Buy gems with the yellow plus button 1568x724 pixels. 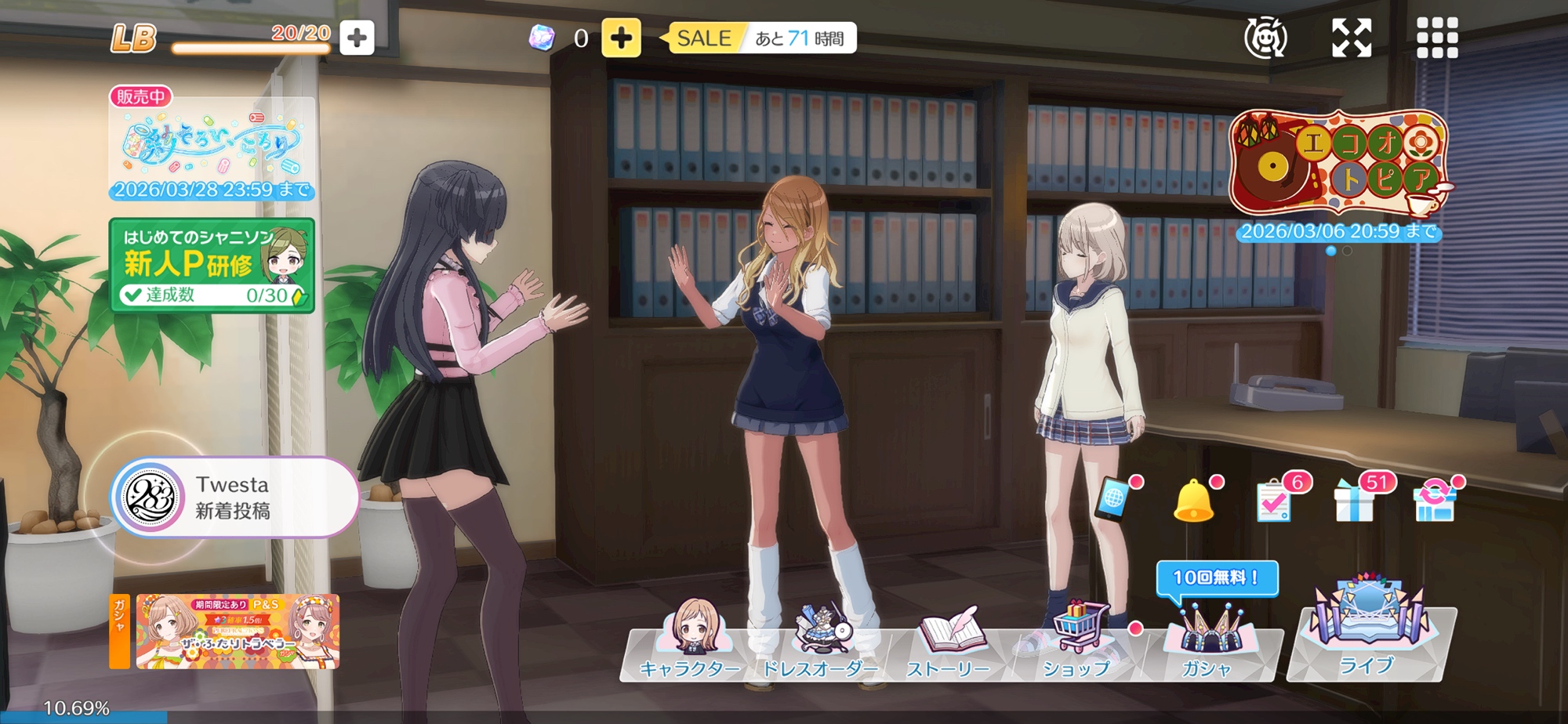coord(621,38)
